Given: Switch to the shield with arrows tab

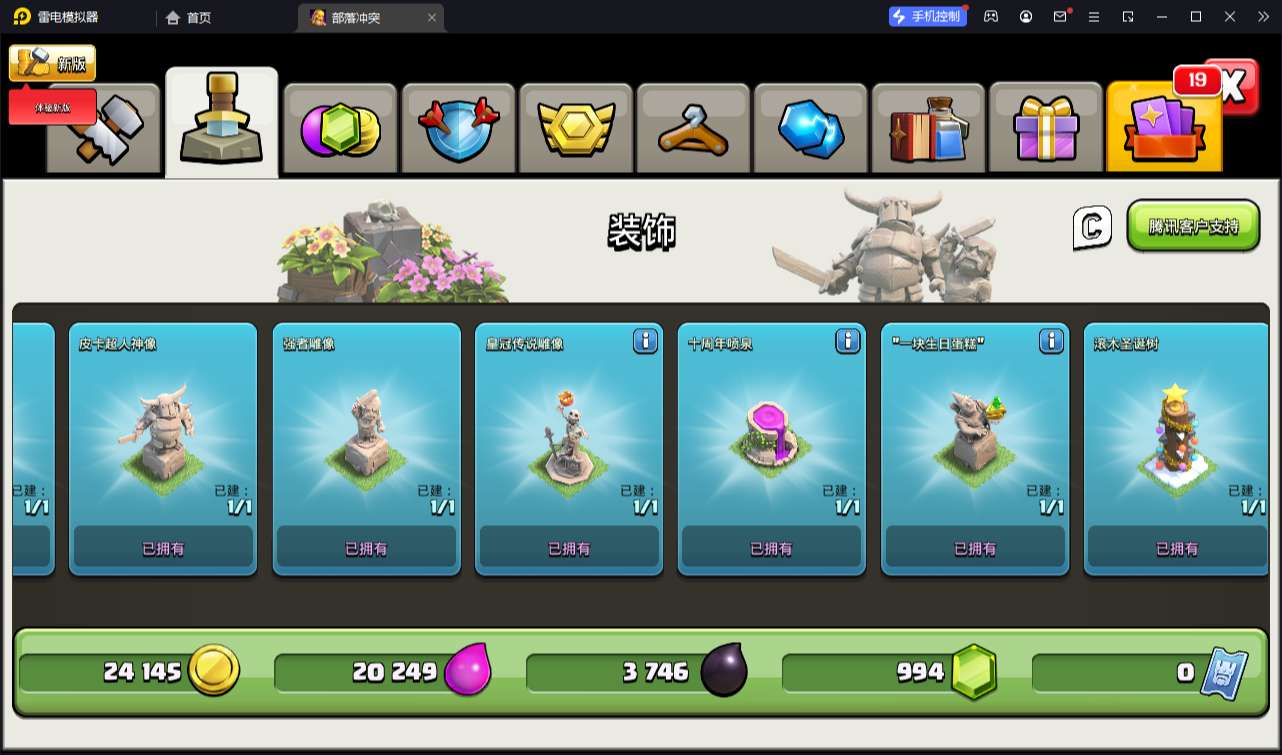Looking at the screenshot, I should point(457,129).
